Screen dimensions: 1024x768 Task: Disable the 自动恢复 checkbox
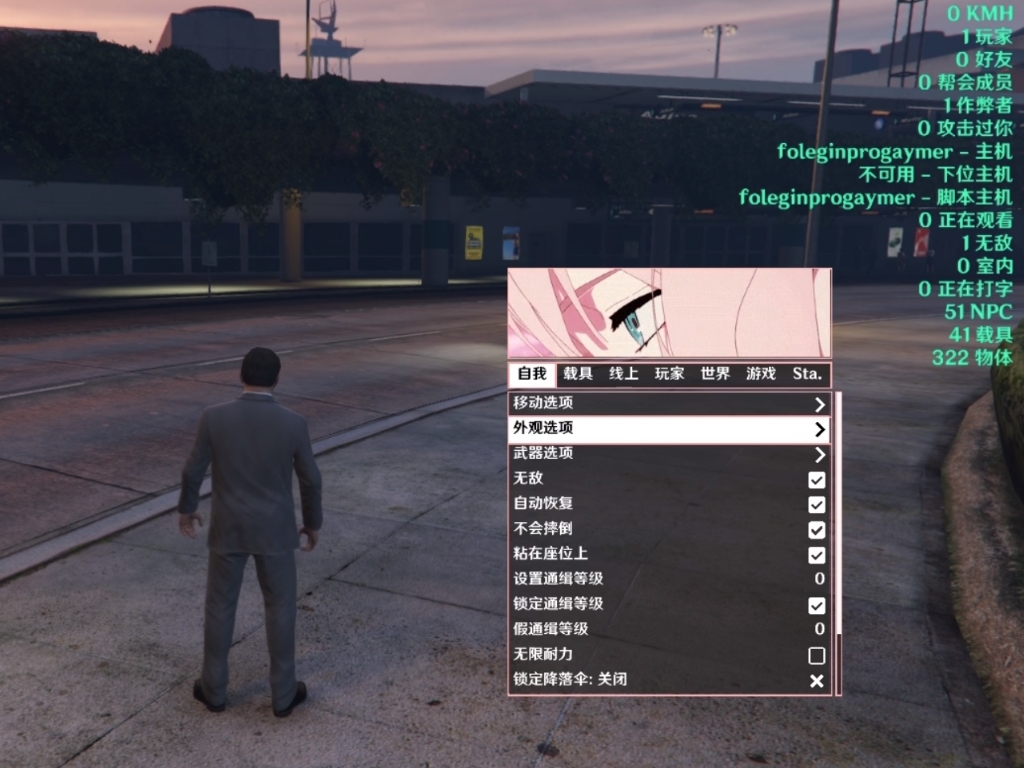817,504
